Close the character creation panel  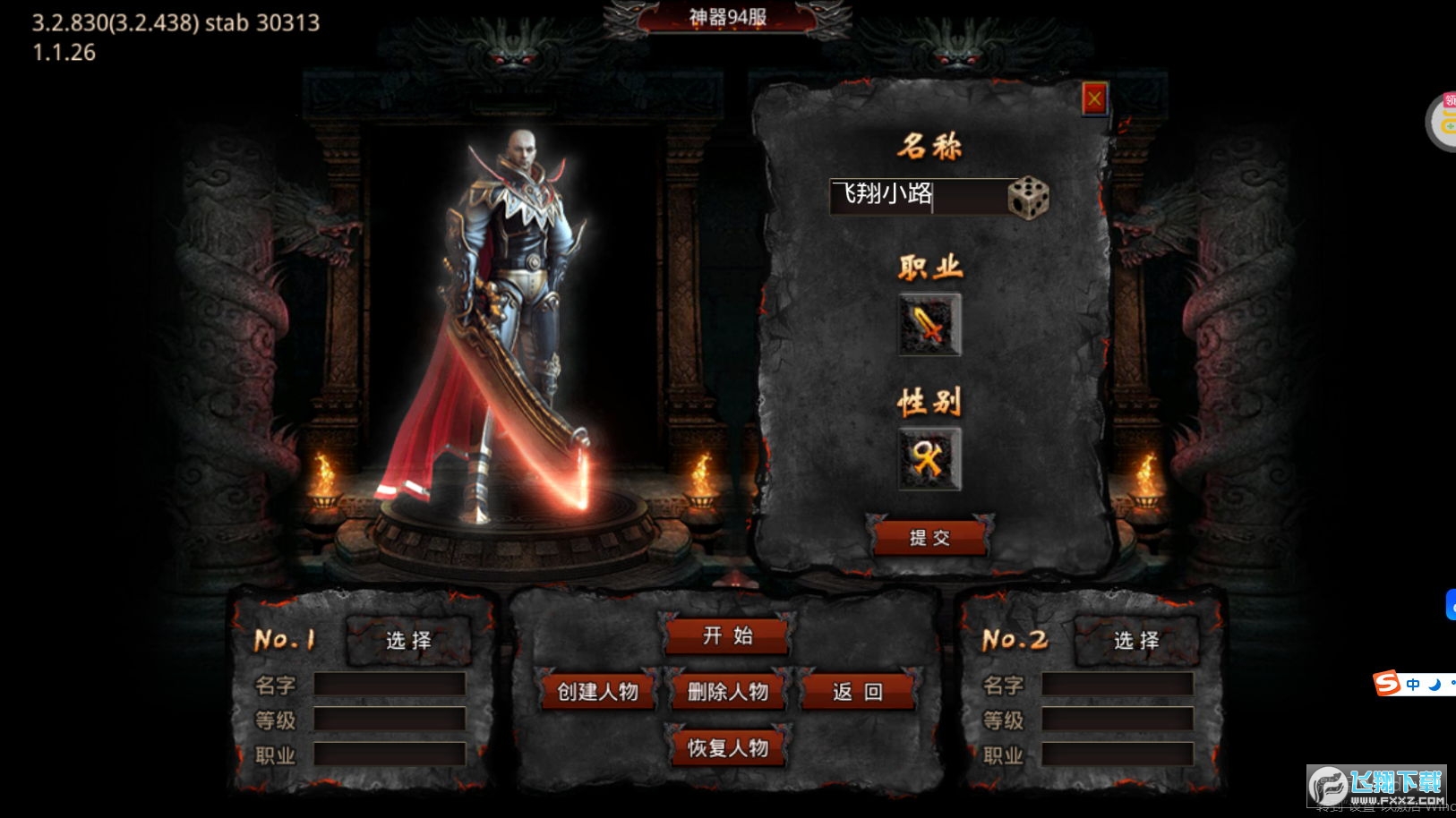pyautogui.click(x=1094, y=99)
